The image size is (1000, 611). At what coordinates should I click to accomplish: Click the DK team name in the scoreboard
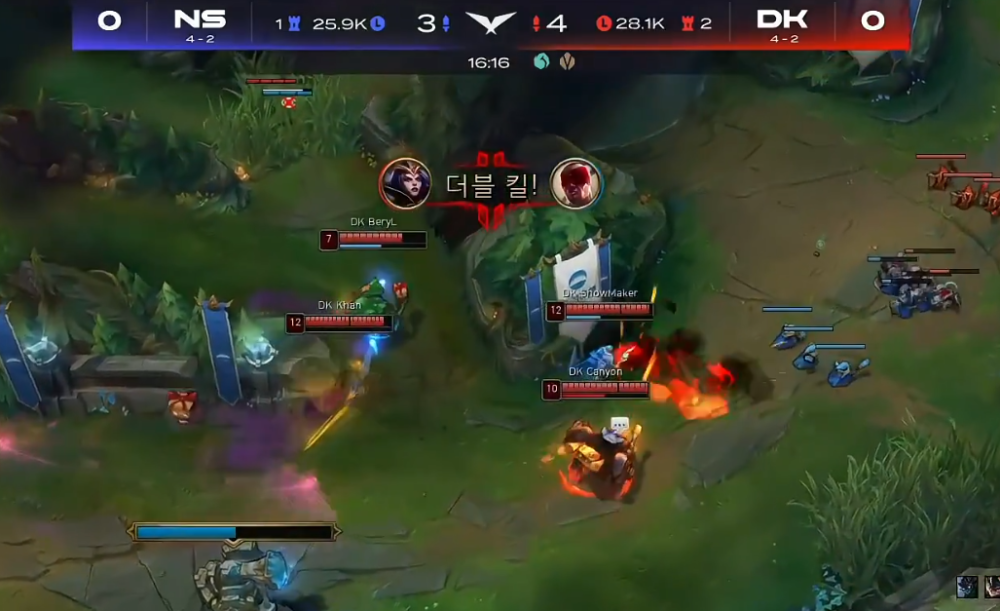coord(782,20)
